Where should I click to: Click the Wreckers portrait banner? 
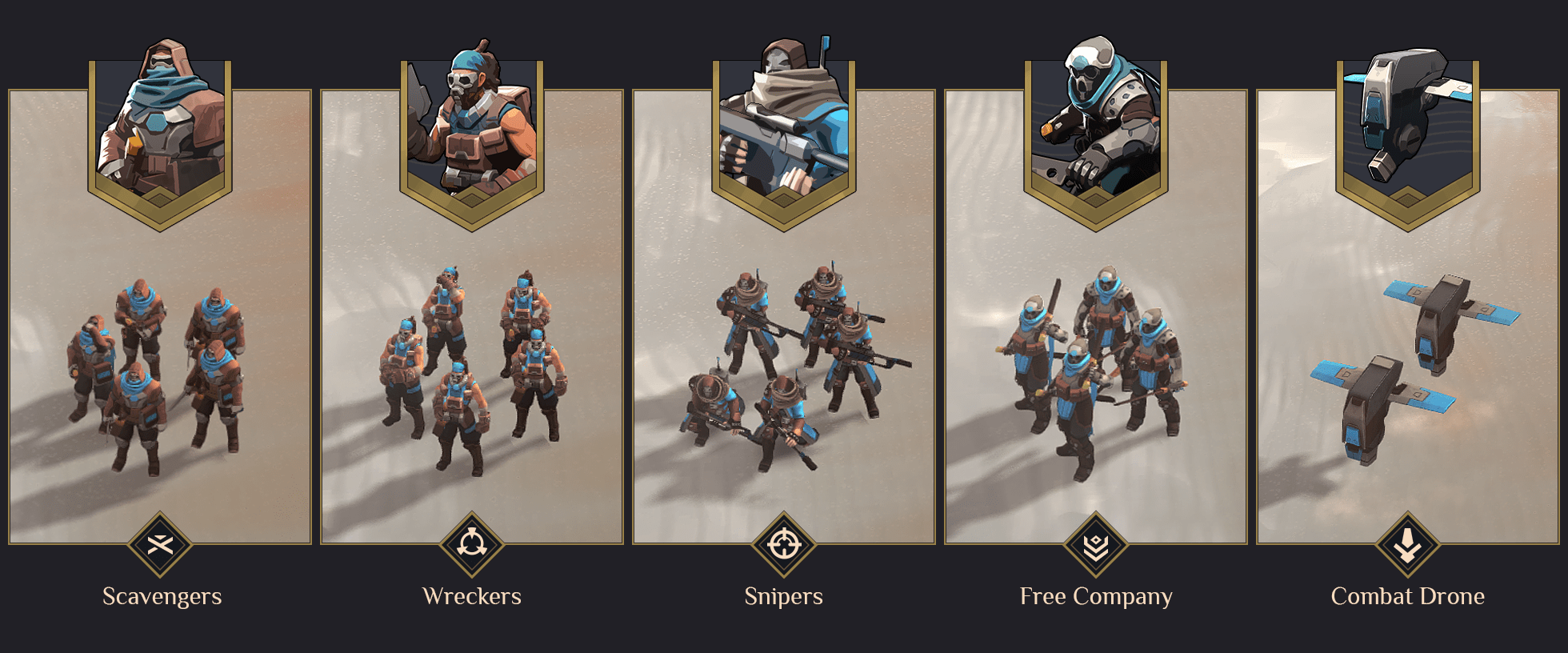[471, 128]
